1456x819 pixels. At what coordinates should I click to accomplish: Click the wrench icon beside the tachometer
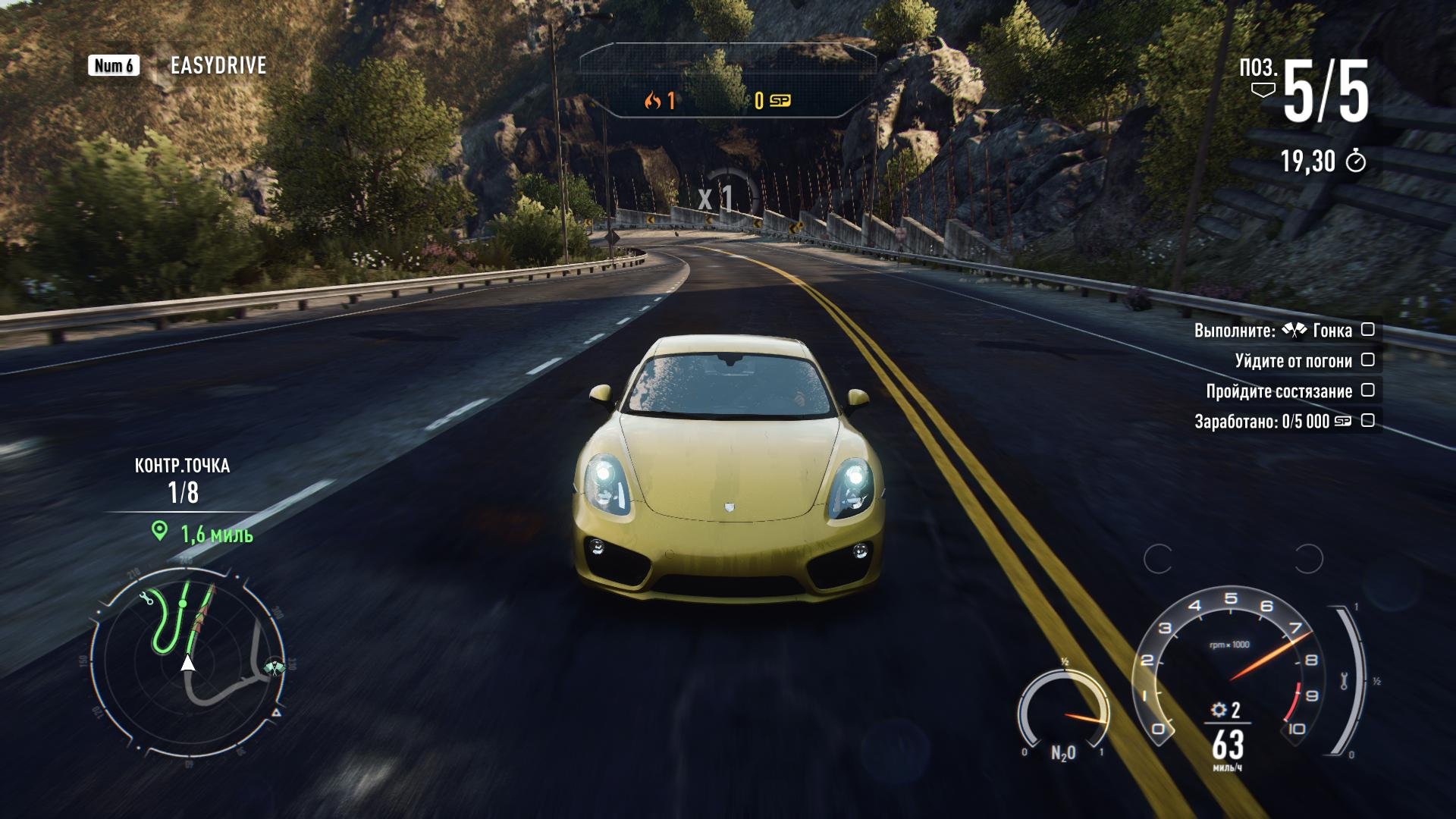coord(1344,680)
